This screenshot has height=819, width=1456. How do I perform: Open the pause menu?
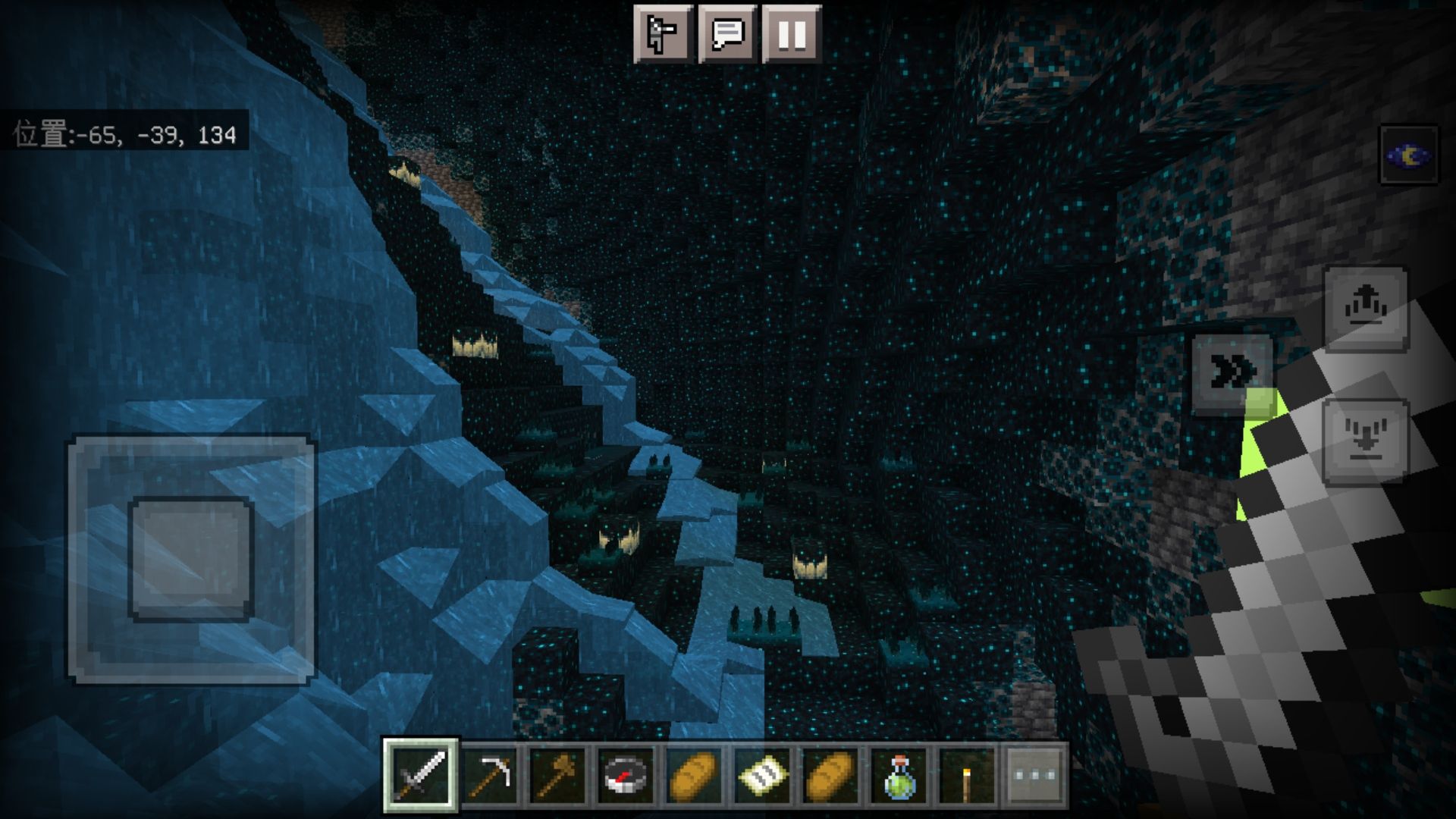(x=792, y=34)
